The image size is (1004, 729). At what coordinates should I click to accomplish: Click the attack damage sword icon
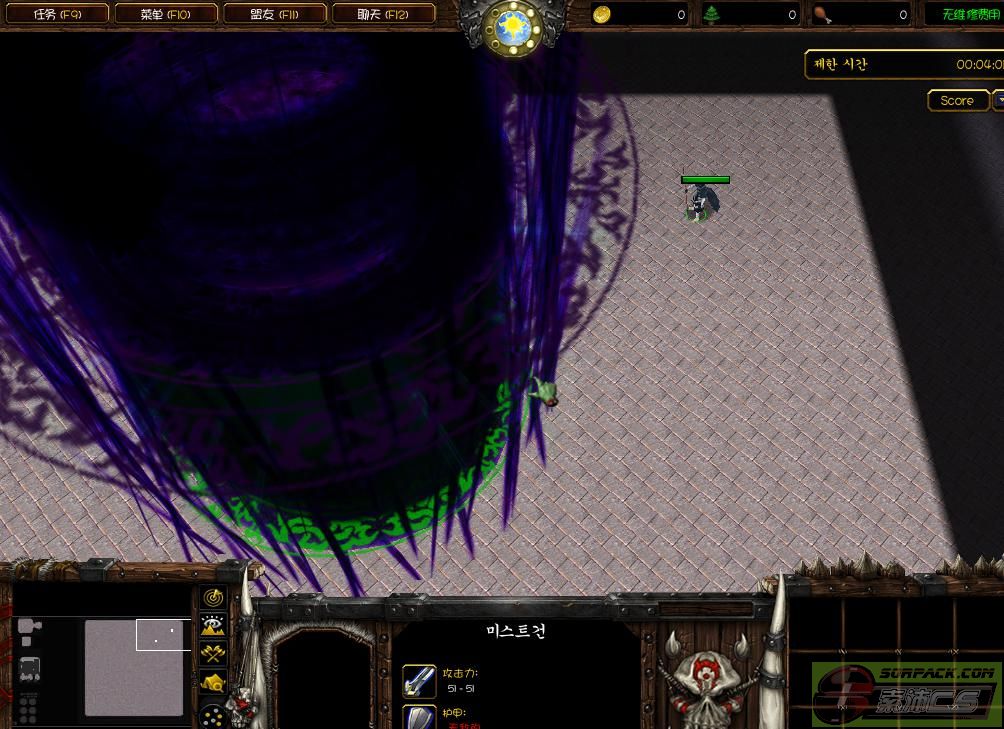pyautogui.click(x=419, y=681)
